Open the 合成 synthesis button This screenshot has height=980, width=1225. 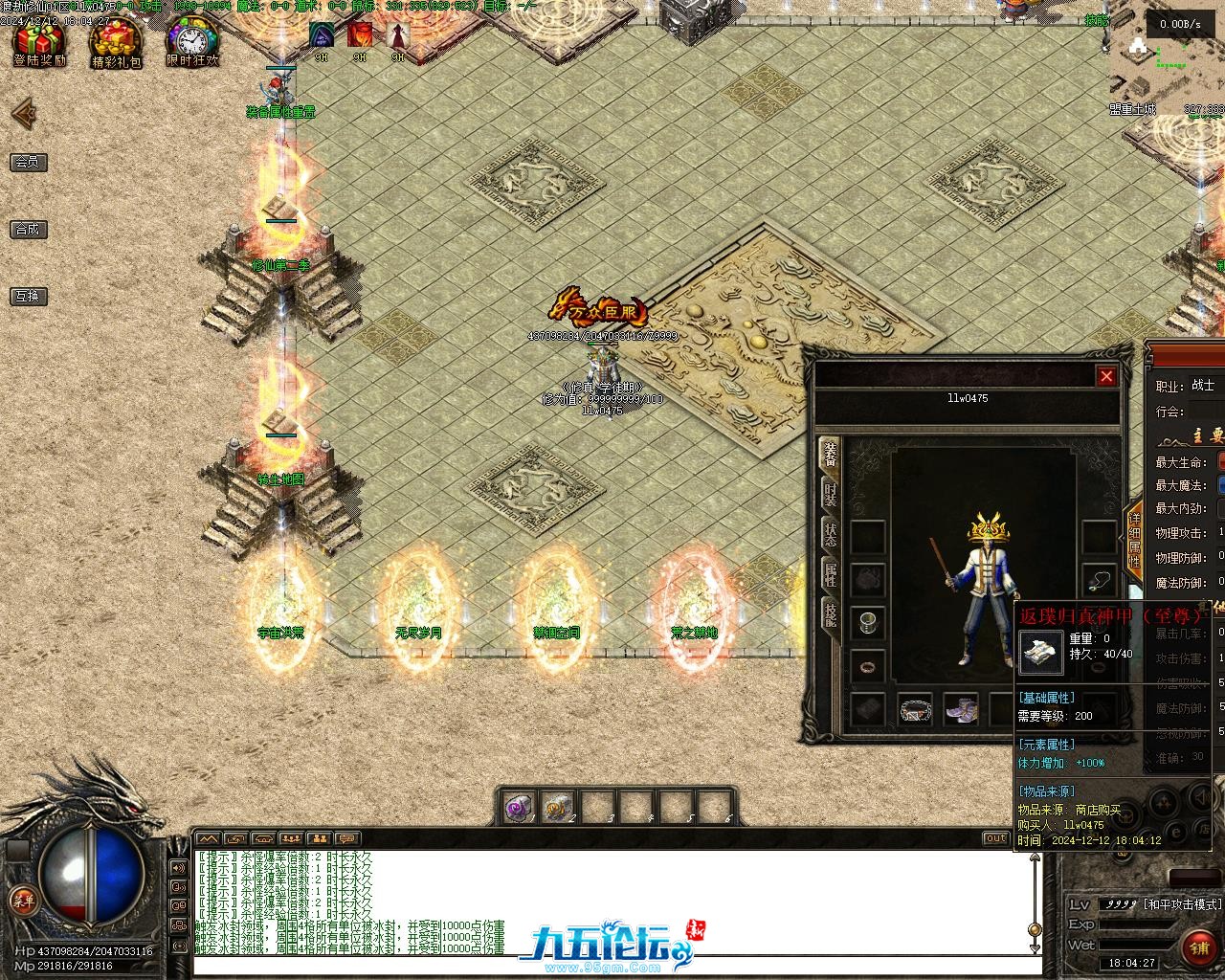coord(29,230)
